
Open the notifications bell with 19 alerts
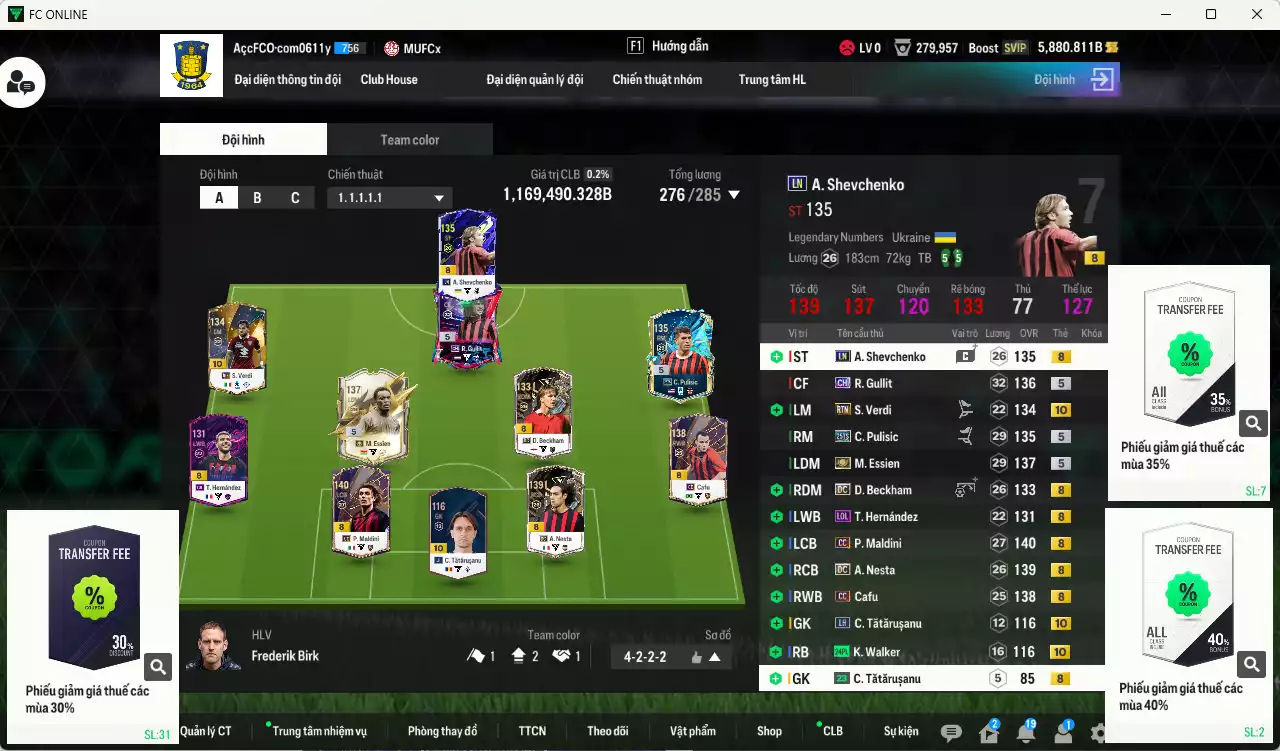point(1024,732)
